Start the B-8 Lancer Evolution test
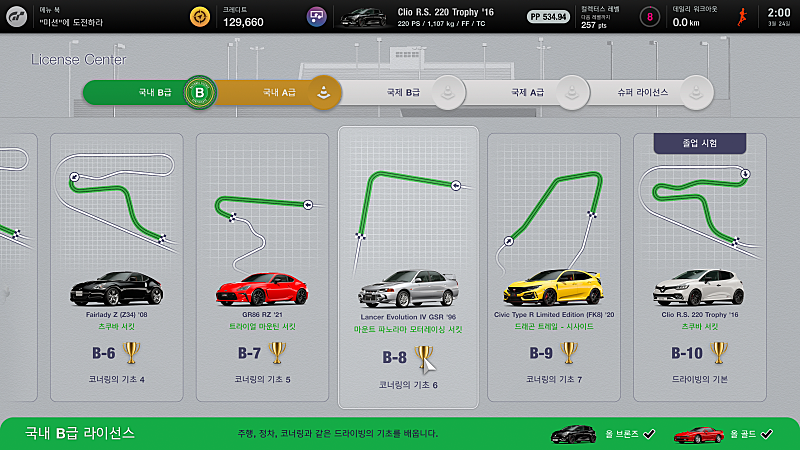This screenshot has width=800, height=450. click(x=408, y=267)
